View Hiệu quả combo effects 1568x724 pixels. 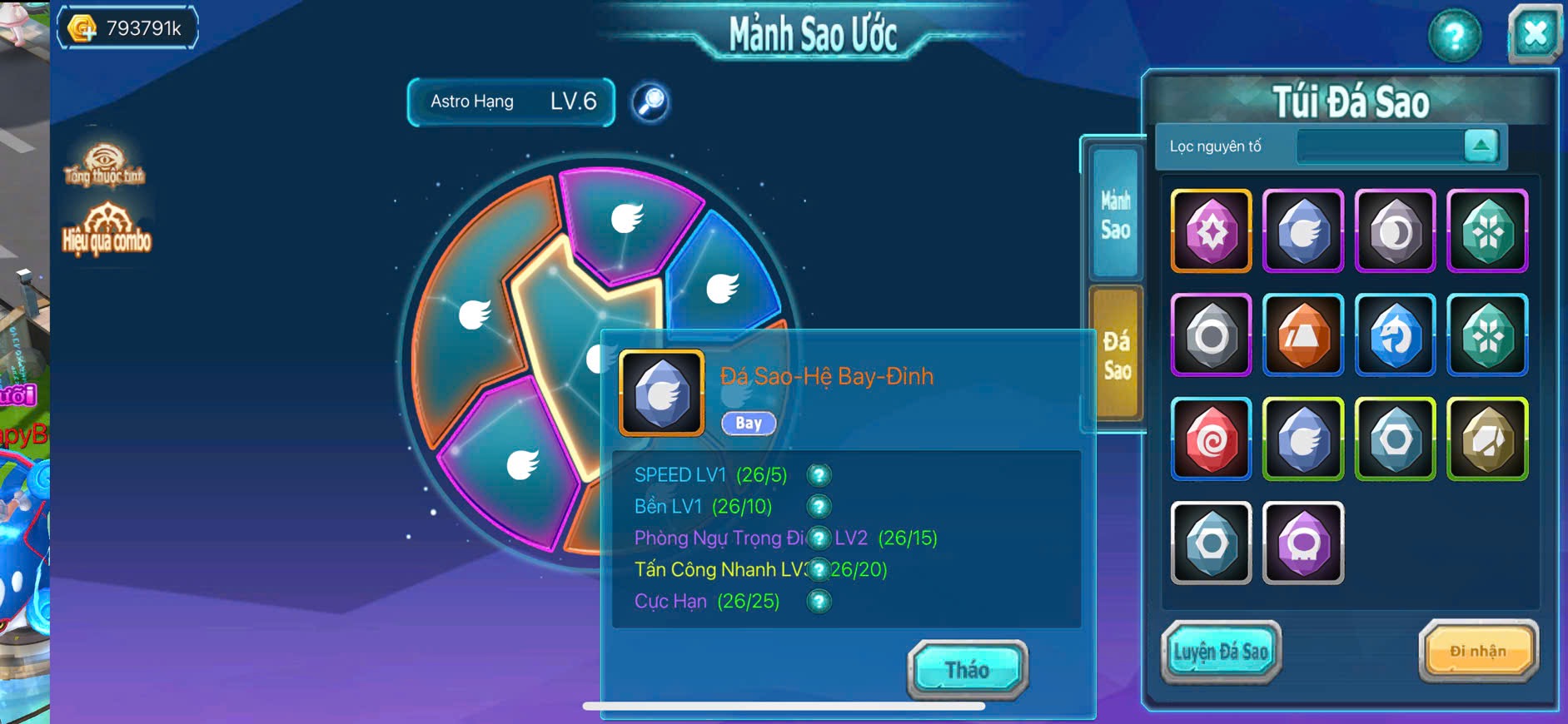click(x=107, y=230)
